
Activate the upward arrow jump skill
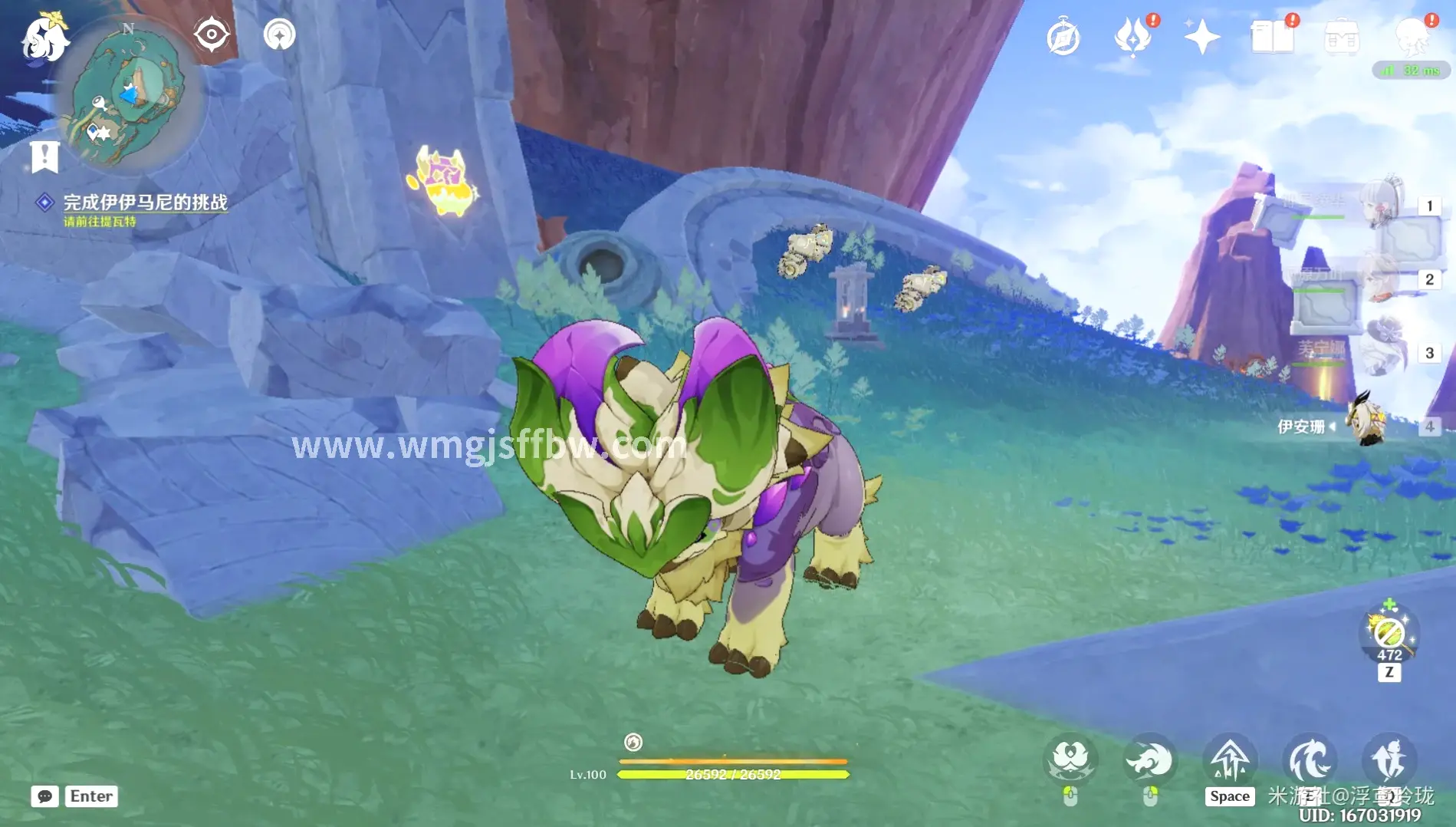click(1229, 761)
